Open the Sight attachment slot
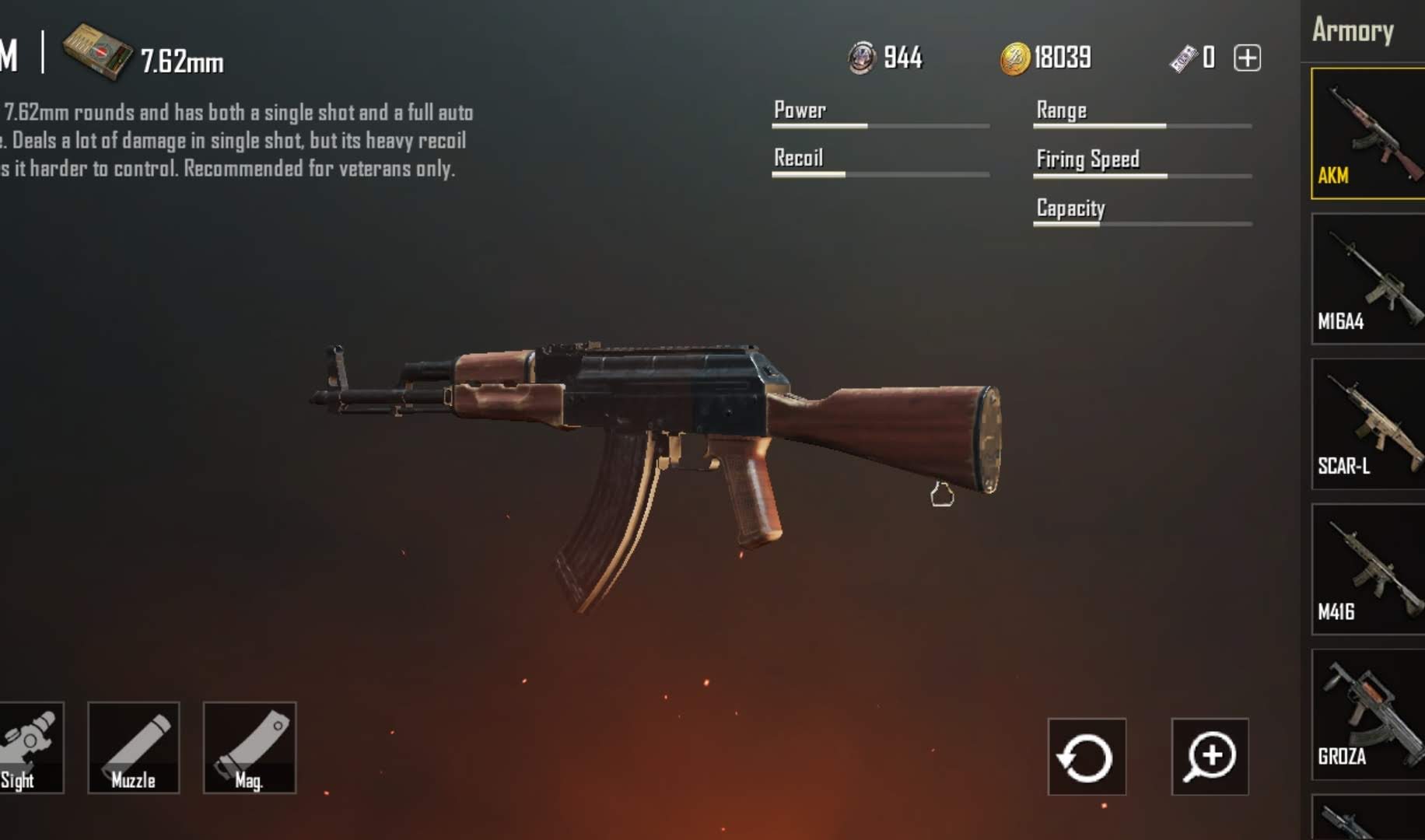This screenshot has height=840, width=1425. (x=30, y=747)
